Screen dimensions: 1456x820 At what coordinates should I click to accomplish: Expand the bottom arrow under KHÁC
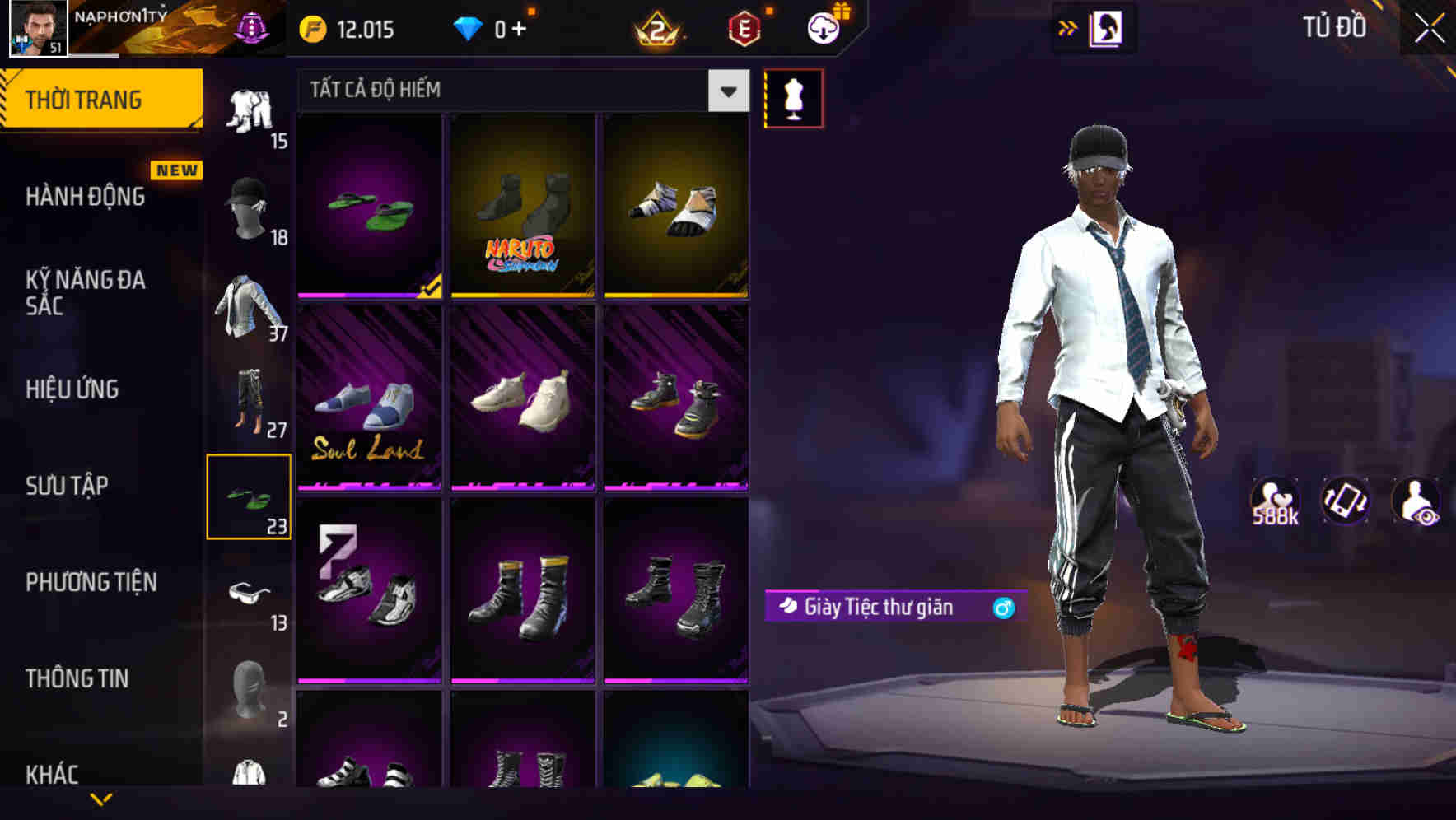(x=101, y=799)
